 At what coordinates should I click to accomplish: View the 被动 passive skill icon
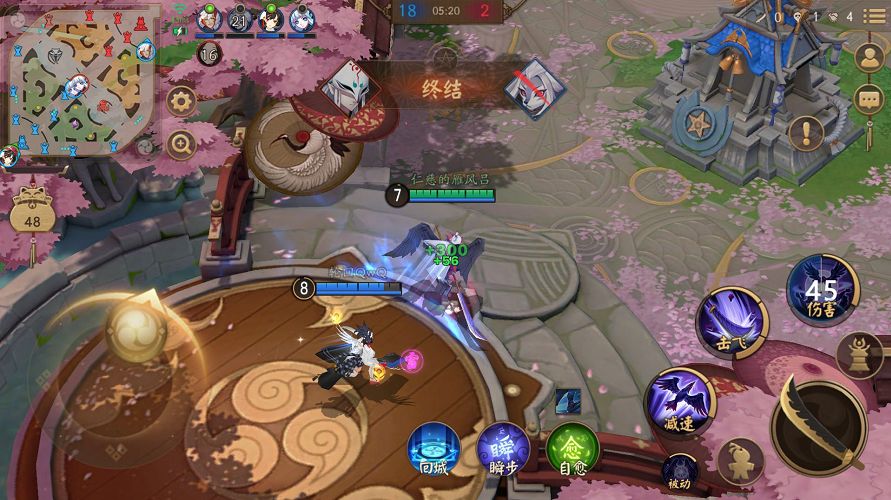(680, 470)
